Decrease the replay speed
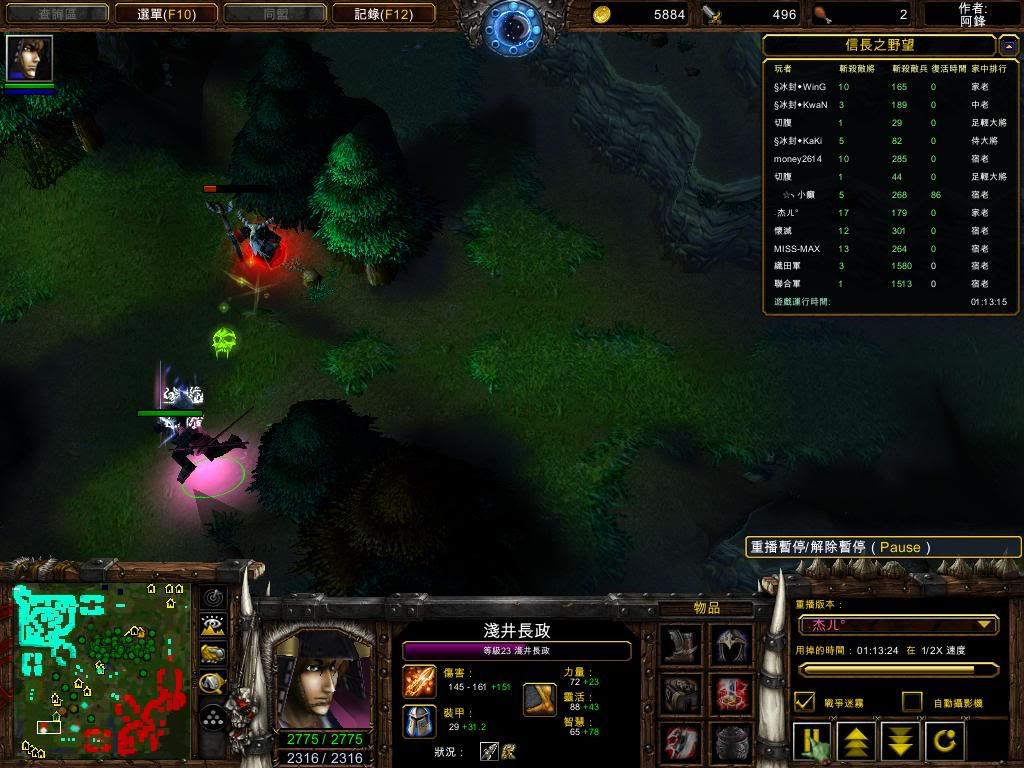1024x768 pixels. pyautogui.click(x=900, y=742)
